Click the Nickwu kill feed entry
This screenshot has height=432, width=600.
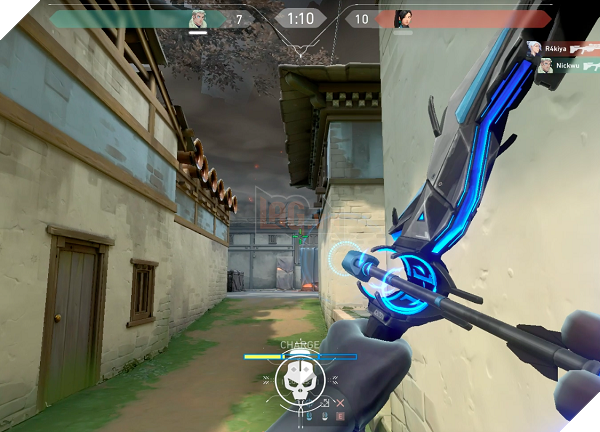click(562, 66)
